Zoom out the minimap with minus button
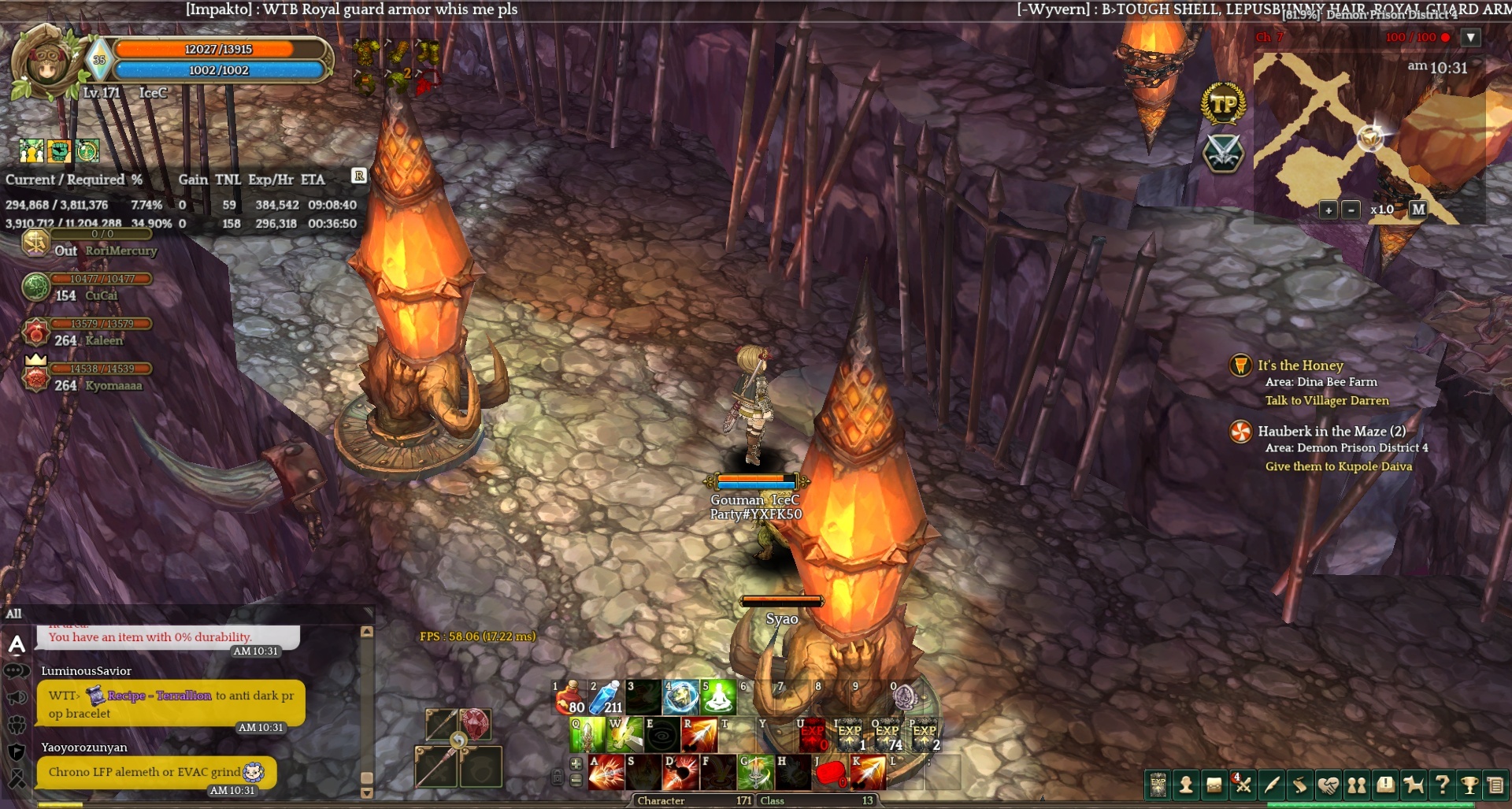The image size is (1512, 809). point(1351,210)
